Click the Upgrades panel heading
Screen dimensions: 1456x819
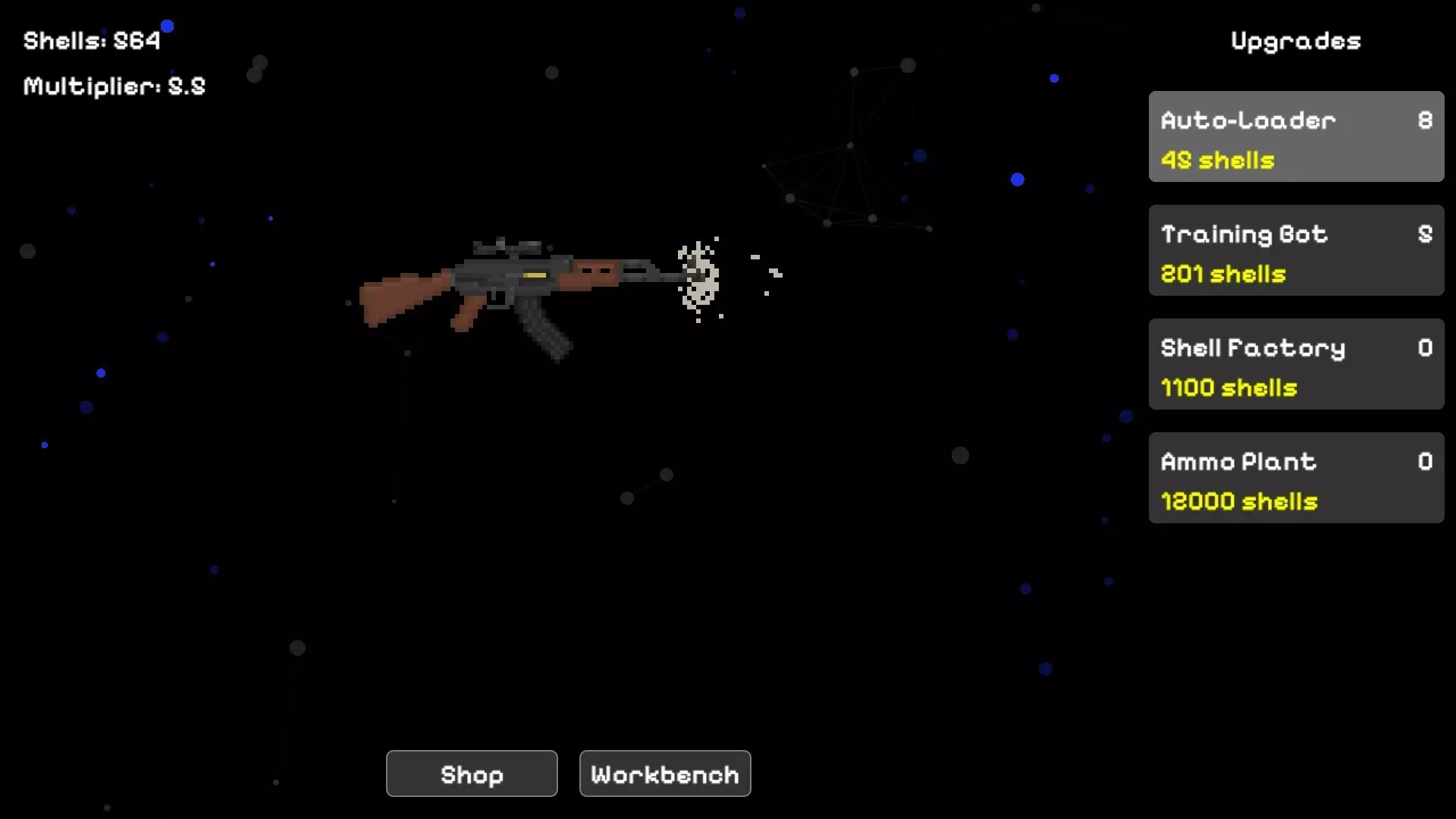coord(1295,41)
